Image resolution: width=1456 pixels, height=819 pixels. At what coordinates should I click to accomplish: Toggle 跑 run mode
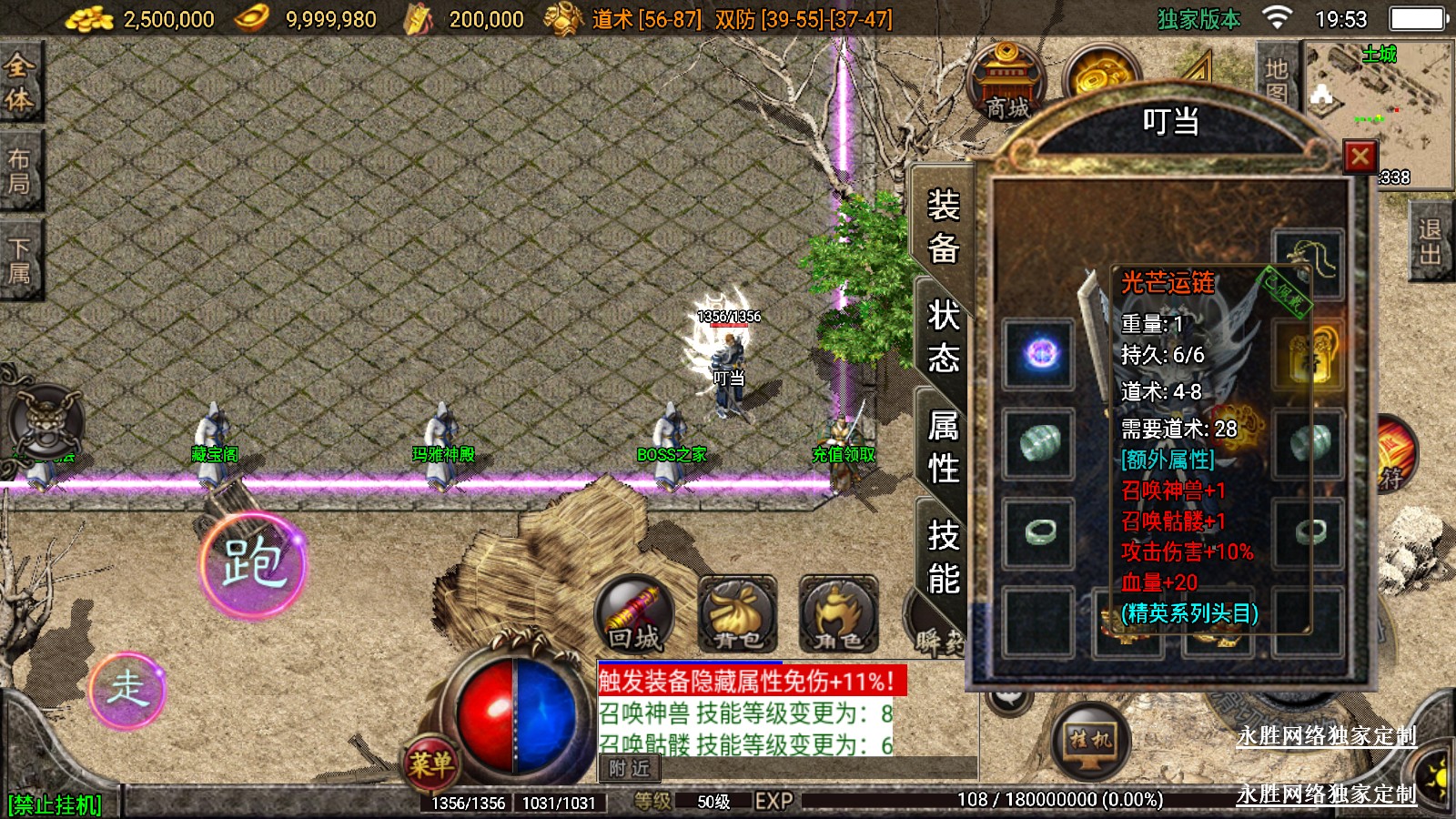coord(254,564)
